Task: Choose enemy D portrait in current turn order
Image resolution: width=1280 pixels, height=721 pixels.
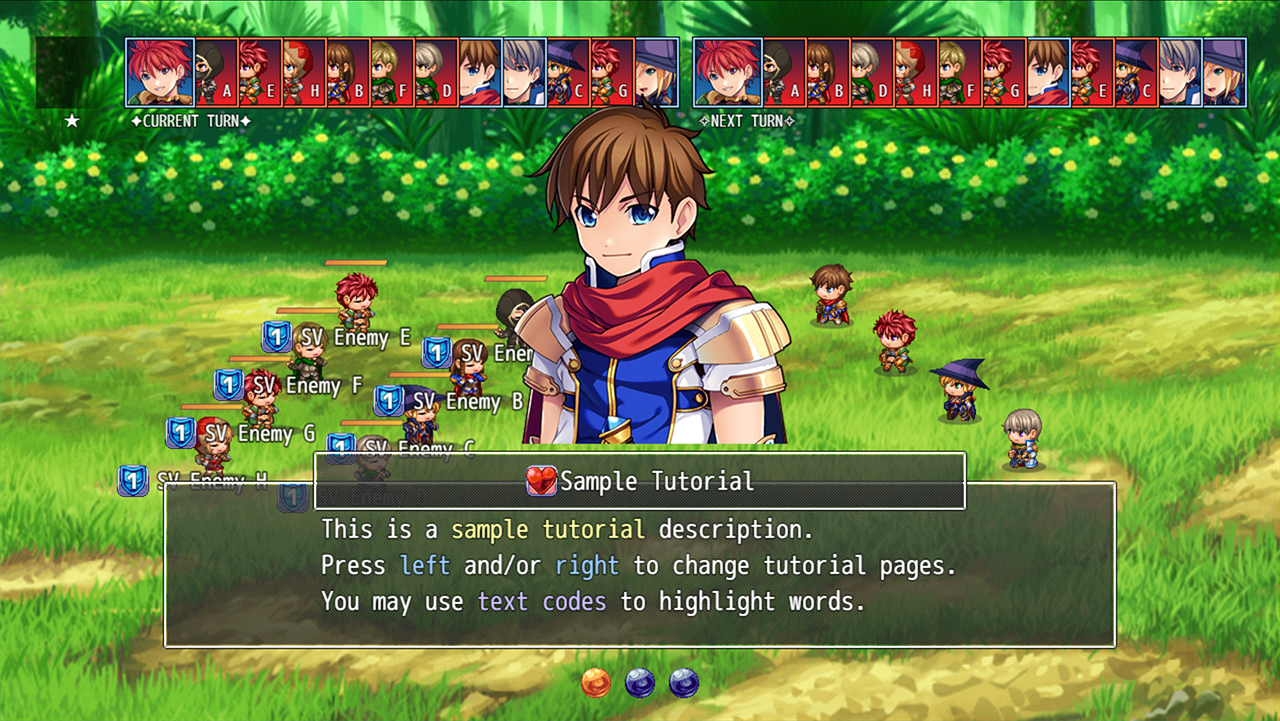Action: (x=436, y=72)
